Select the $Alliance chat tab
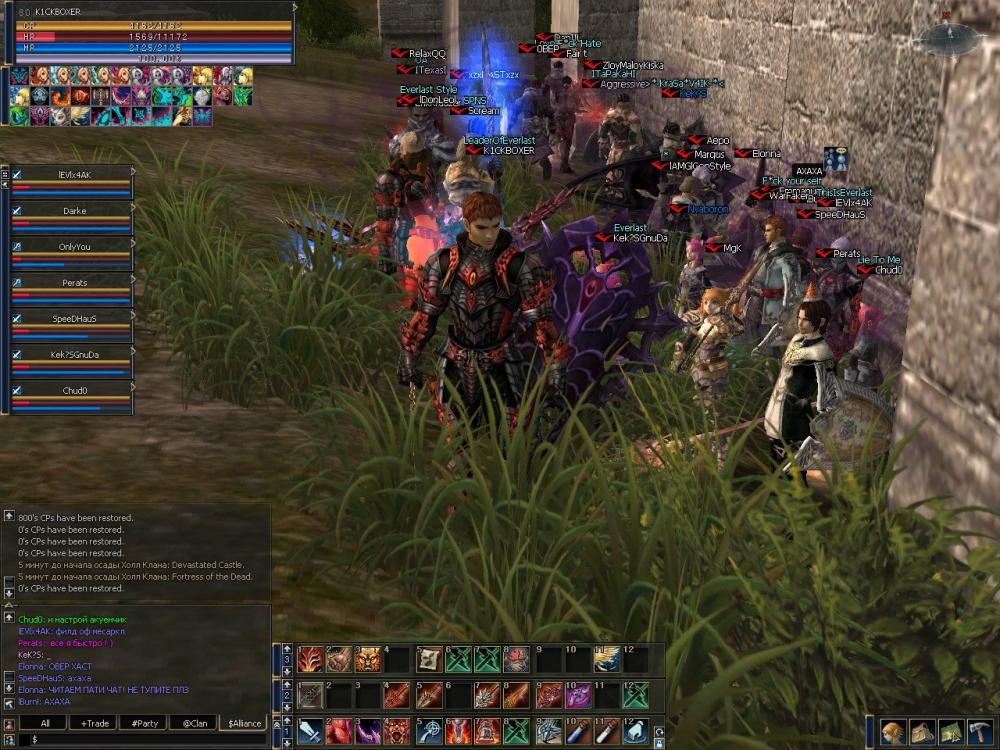The height and width of the screenshot is (750, 1000). point(244,723)
